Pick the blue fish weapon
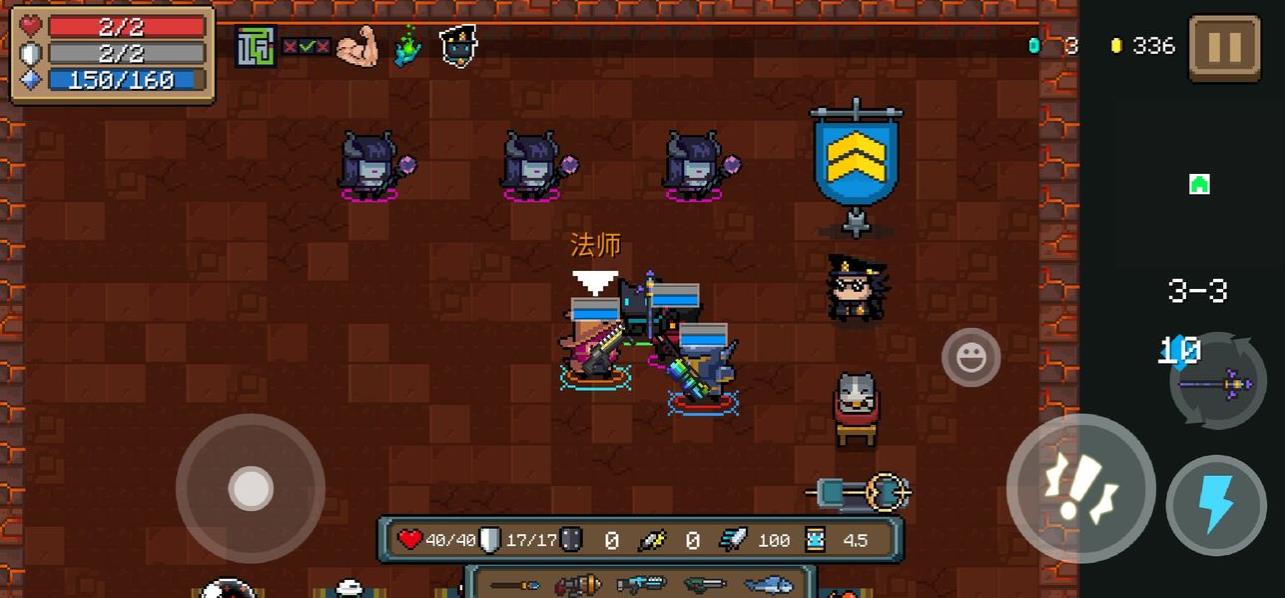The height and width of the screenshot is (598, 1285). coord(768,585)
